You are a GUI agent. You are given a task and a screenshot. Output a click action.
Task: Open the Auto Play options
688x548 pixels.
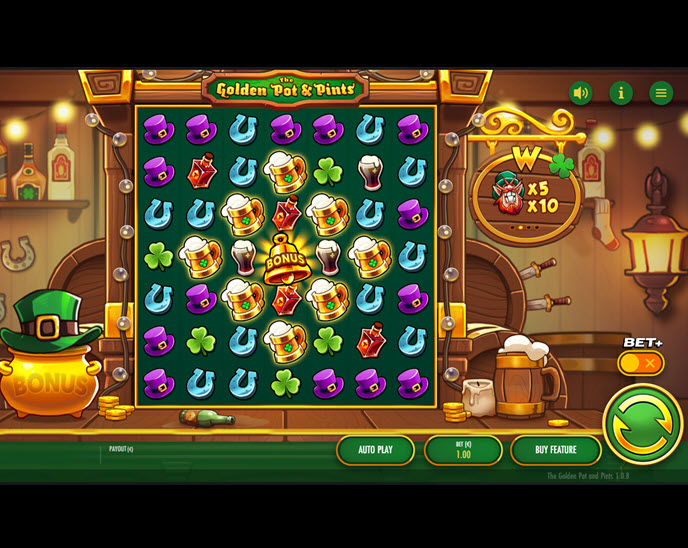click(375, 450)
